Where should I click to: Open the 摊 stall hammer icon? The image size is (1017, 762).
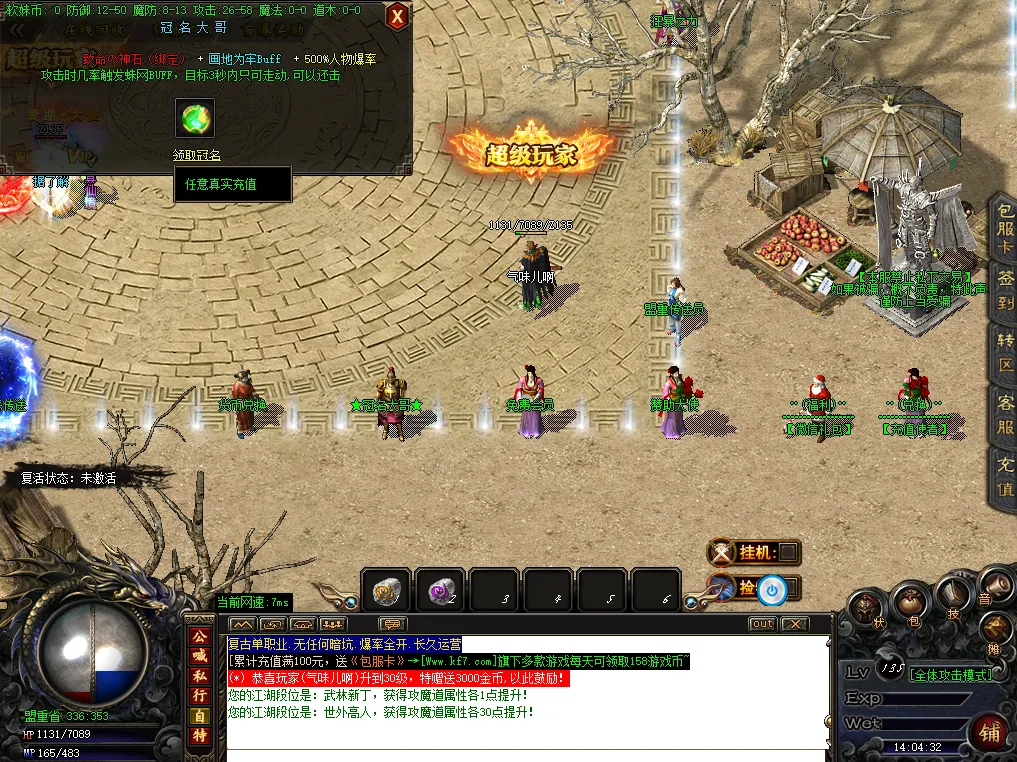tap(994, 629)
